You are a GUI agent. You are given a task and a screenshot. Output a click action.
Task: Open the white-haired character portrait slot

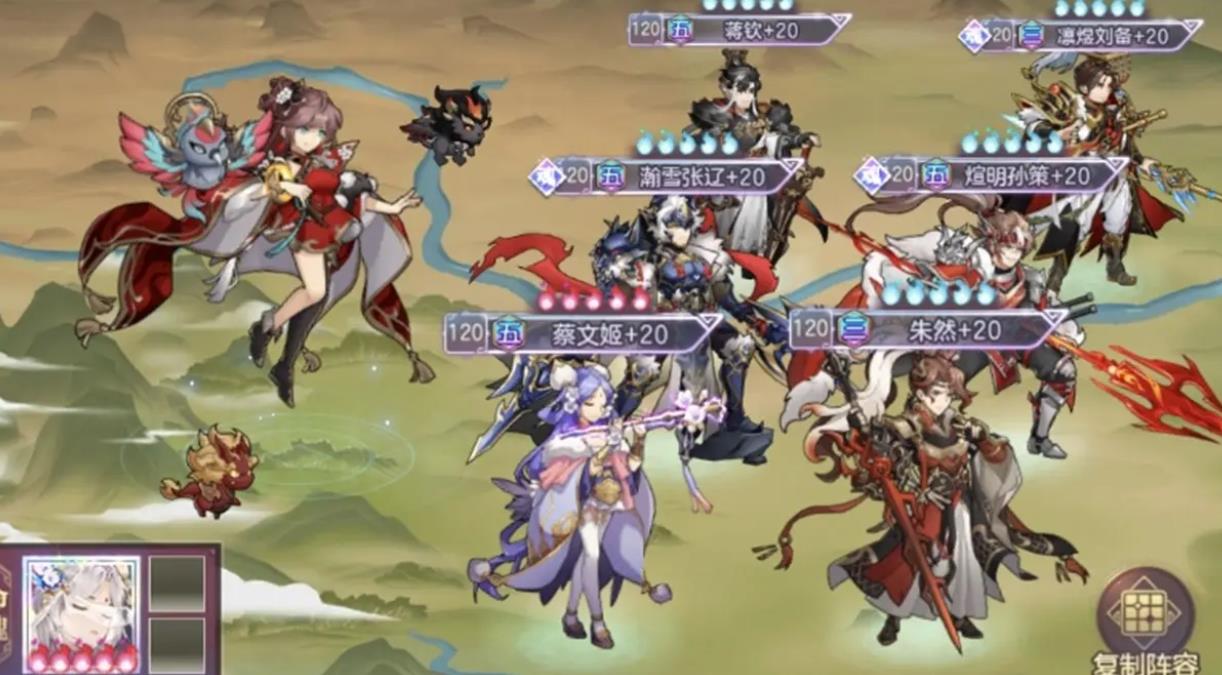click(x=82, y=605)
